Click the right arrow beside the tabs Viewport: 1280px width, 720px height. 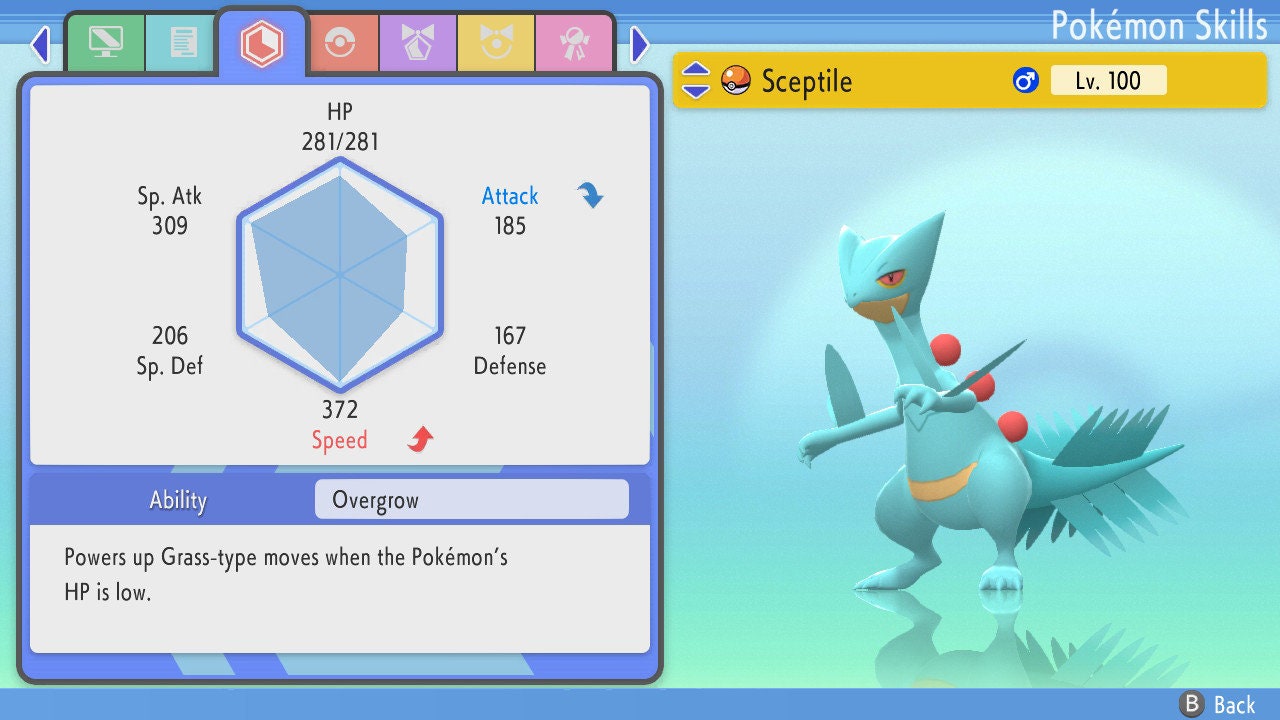pos(640,44)
